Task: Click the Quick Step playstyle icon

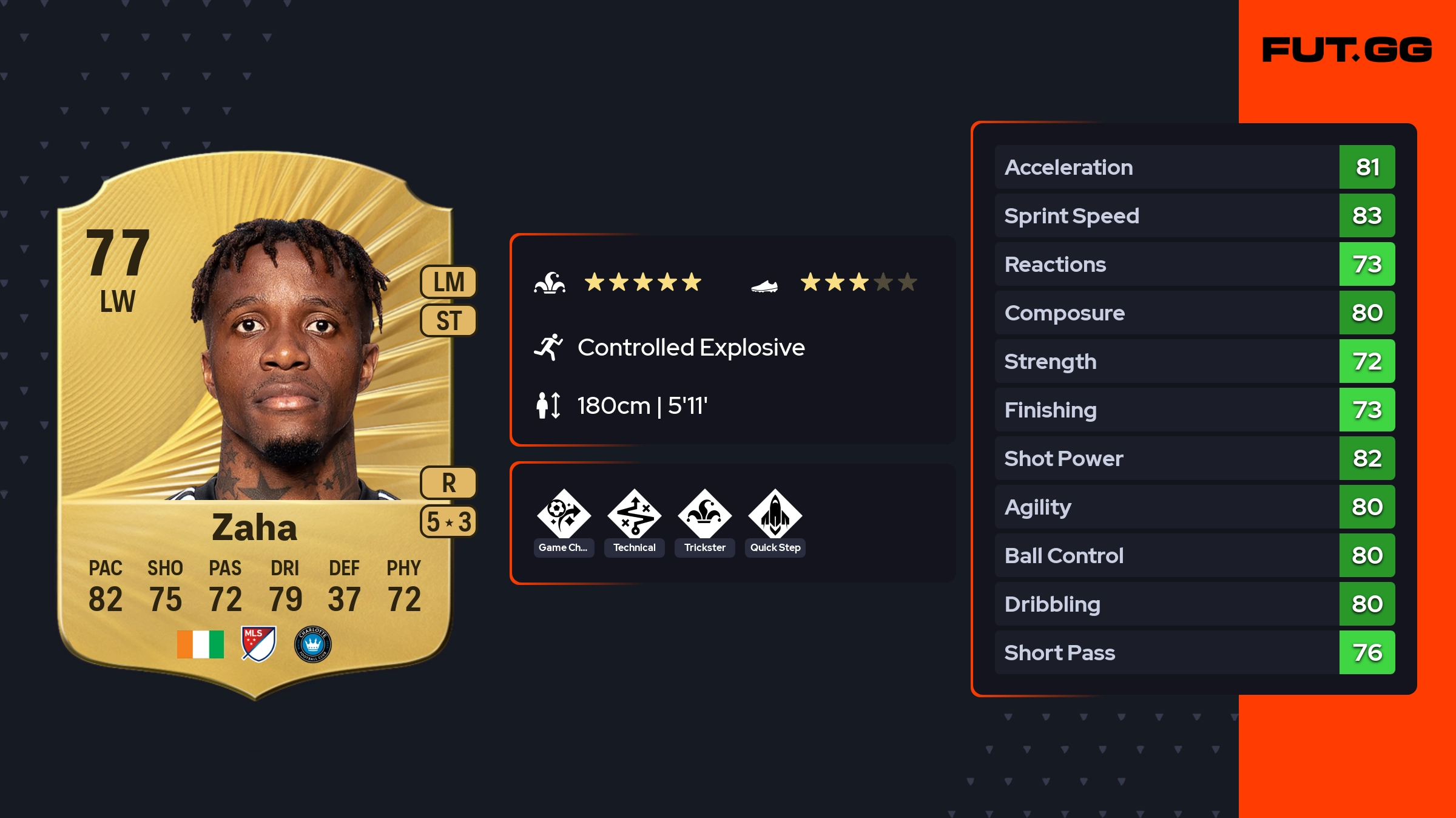Action: pyautogui.click(x=775, y=515)
